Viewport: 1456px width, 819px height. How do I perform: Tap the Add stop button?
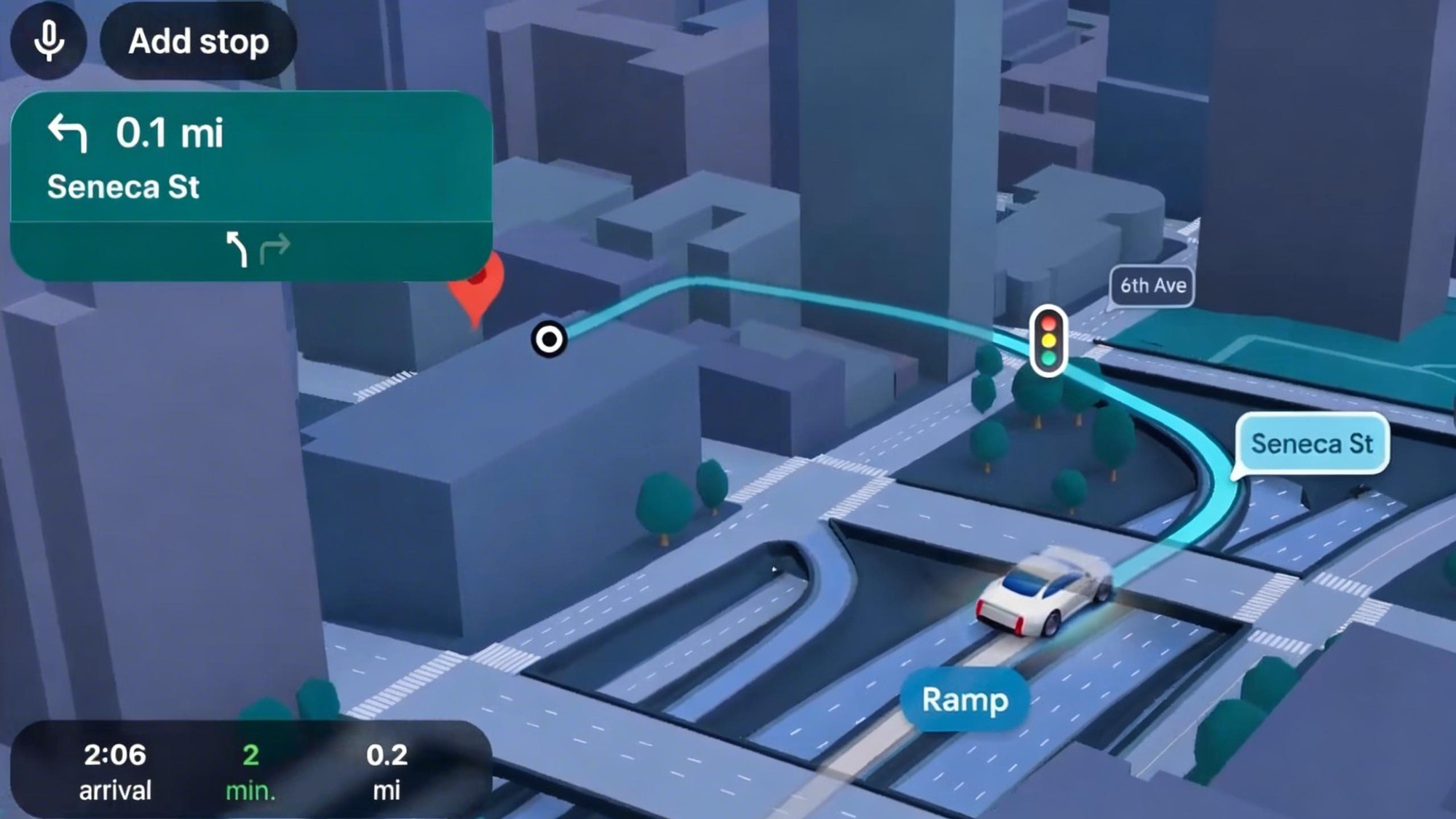[198, 41]
